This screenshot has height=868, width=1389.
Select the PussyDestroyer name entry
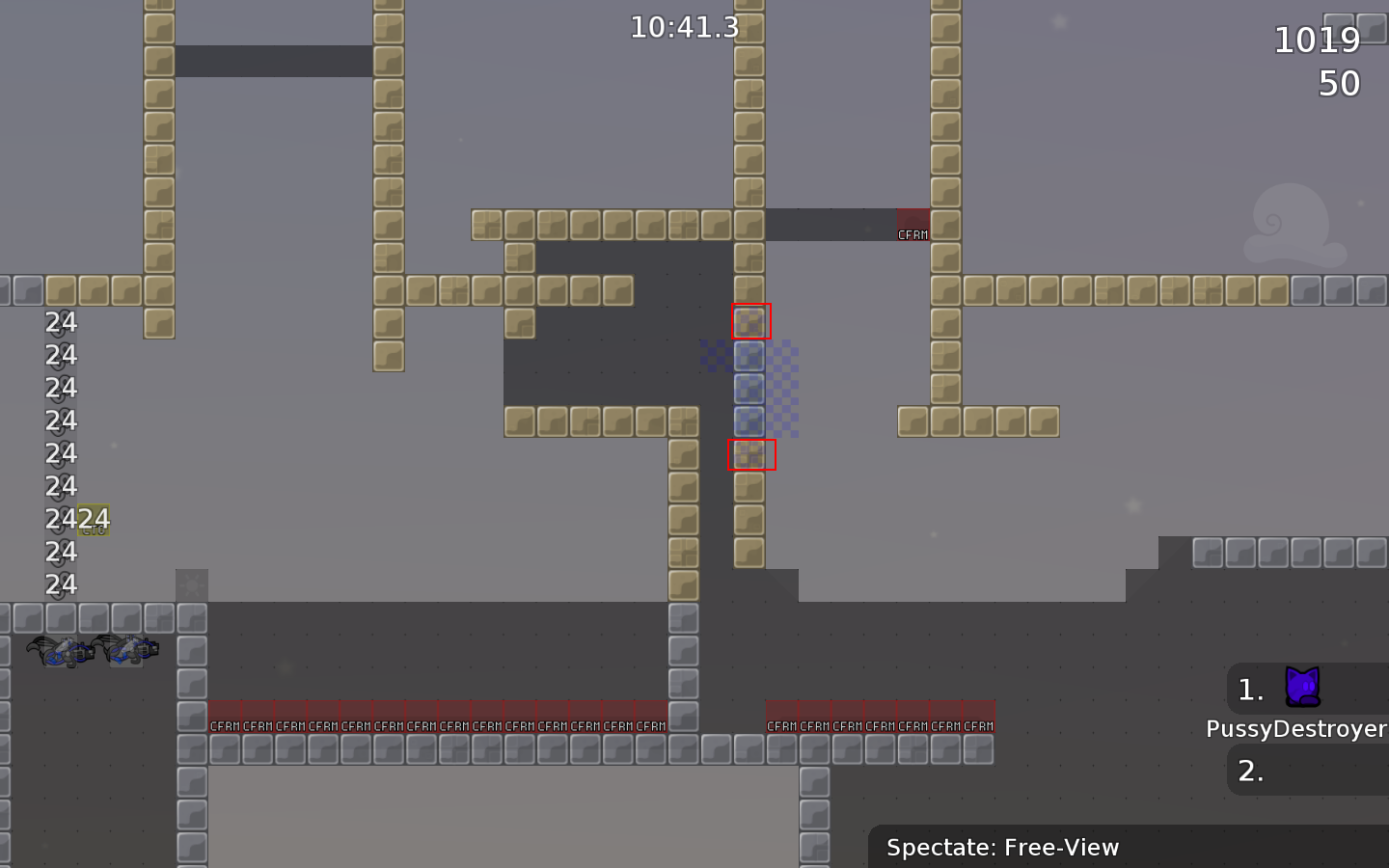(x=1296, y=729)
